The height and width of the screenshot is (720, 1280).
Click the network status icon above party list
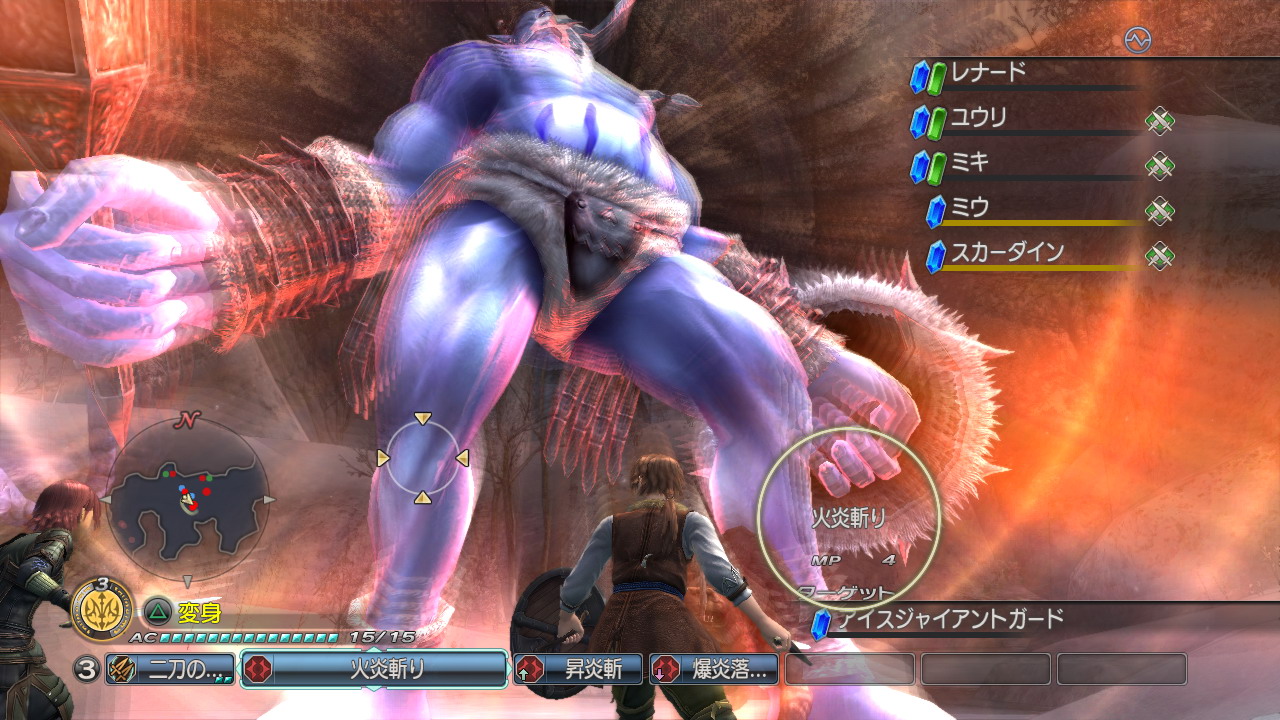[x=1137, y=40]
